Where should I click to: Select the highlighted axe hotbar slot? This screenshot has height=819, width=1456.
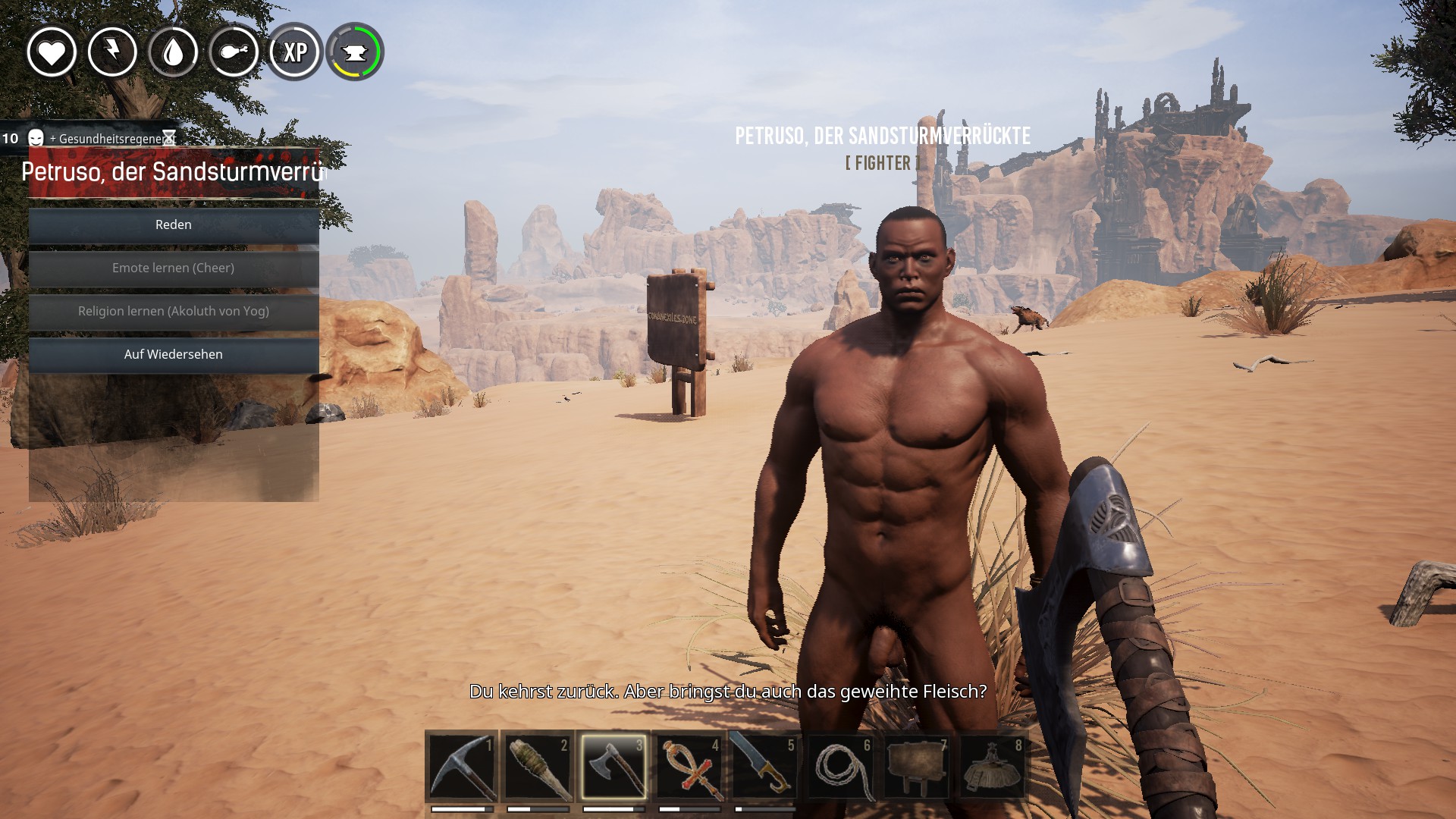click(x=613, y=767)
